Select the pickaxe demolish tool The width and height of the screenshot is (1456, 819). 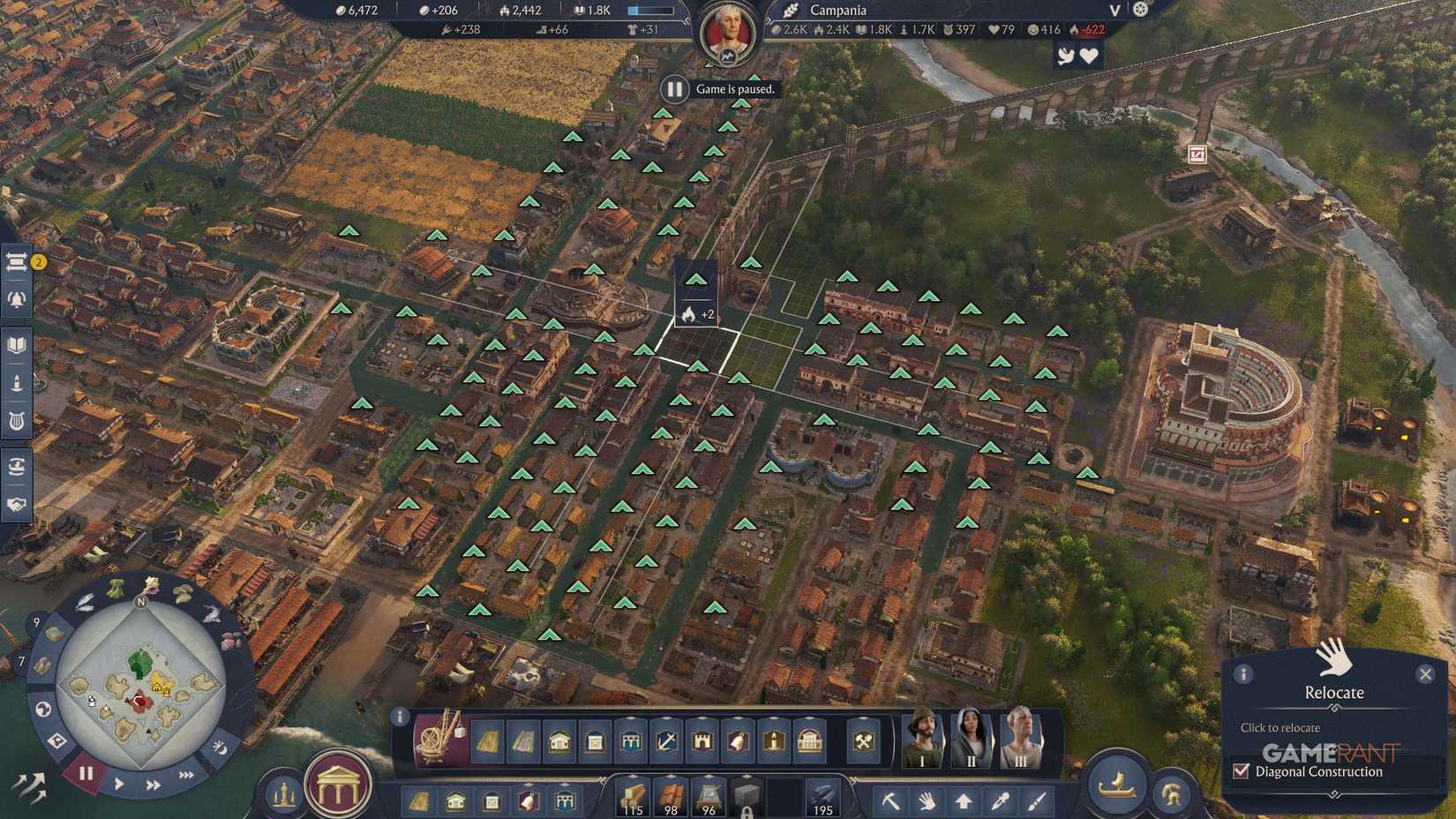(891, 801)
